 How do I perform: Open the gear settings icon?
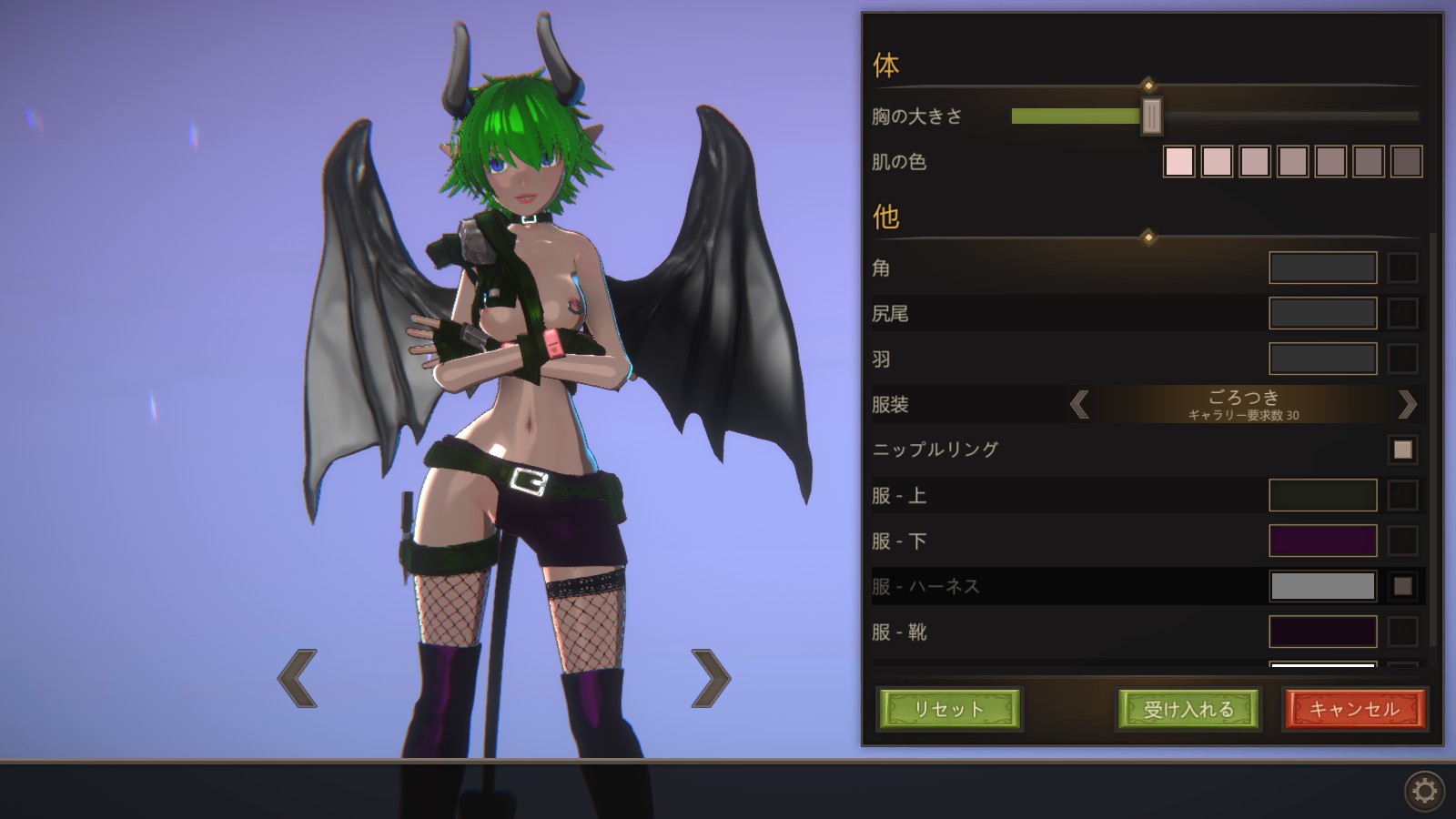coord(1424,790)
